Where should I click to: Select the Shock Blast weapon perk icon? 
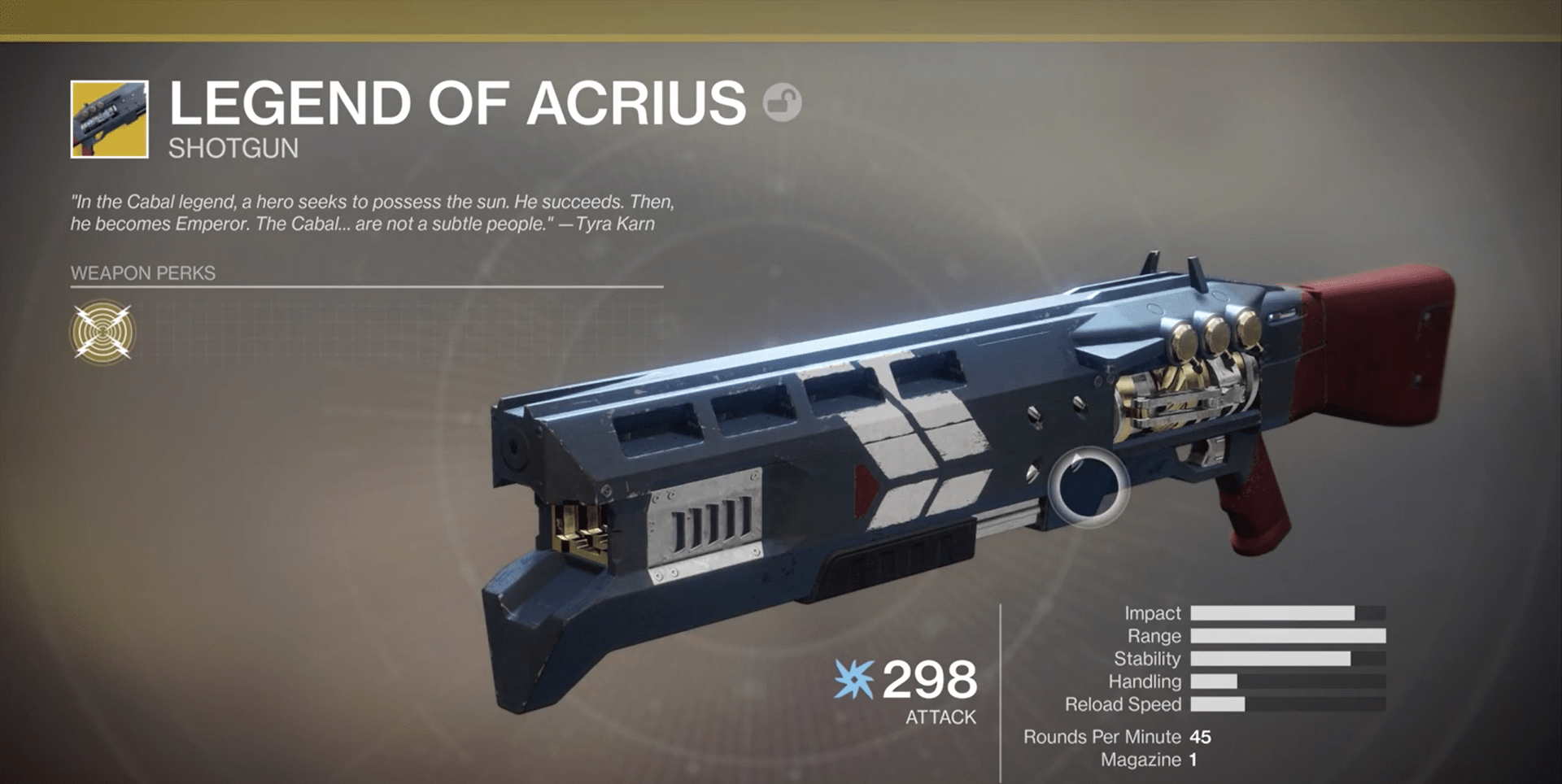[x=104, y=330]
